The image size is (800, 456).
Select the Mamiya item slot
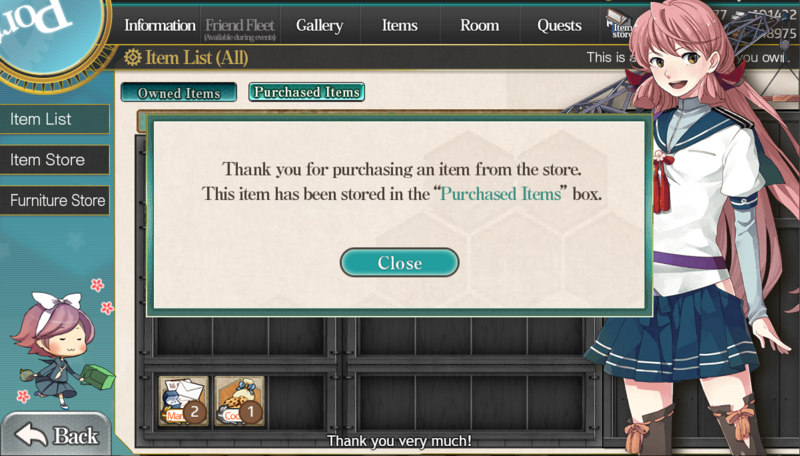pos(183,401)
